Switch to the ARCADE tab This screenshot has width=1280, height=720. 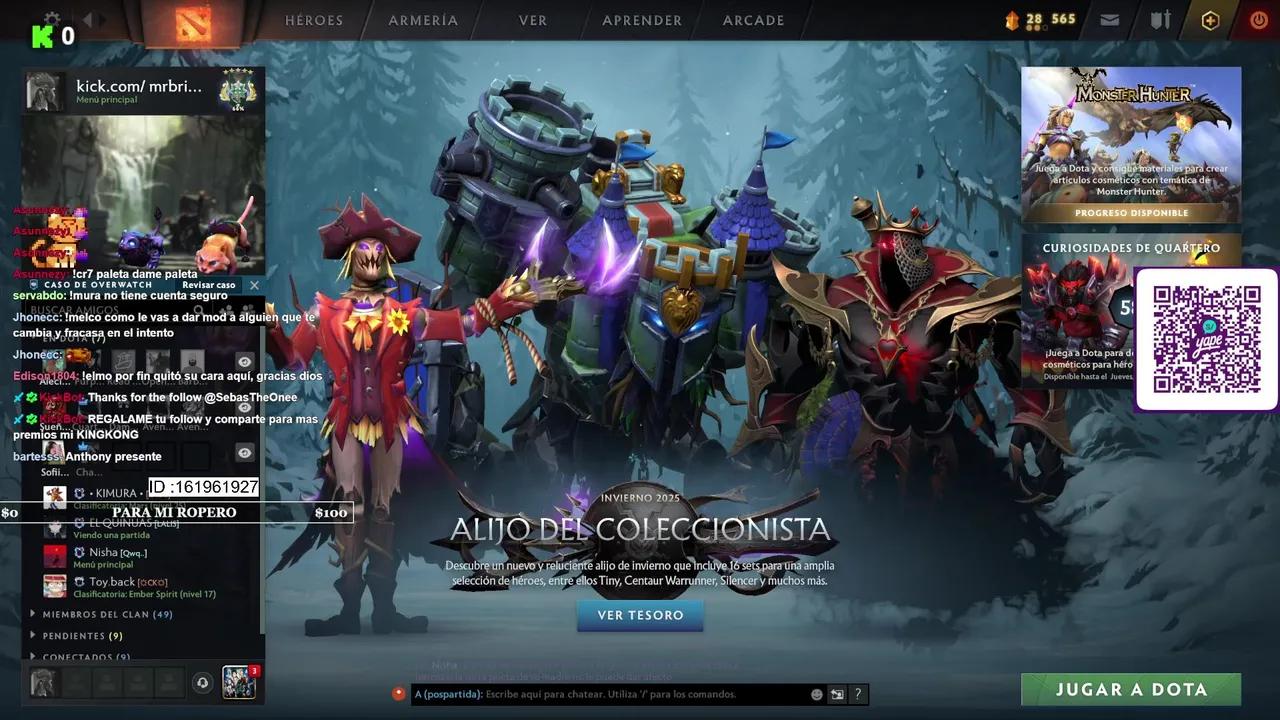click(x=752, y=20)
